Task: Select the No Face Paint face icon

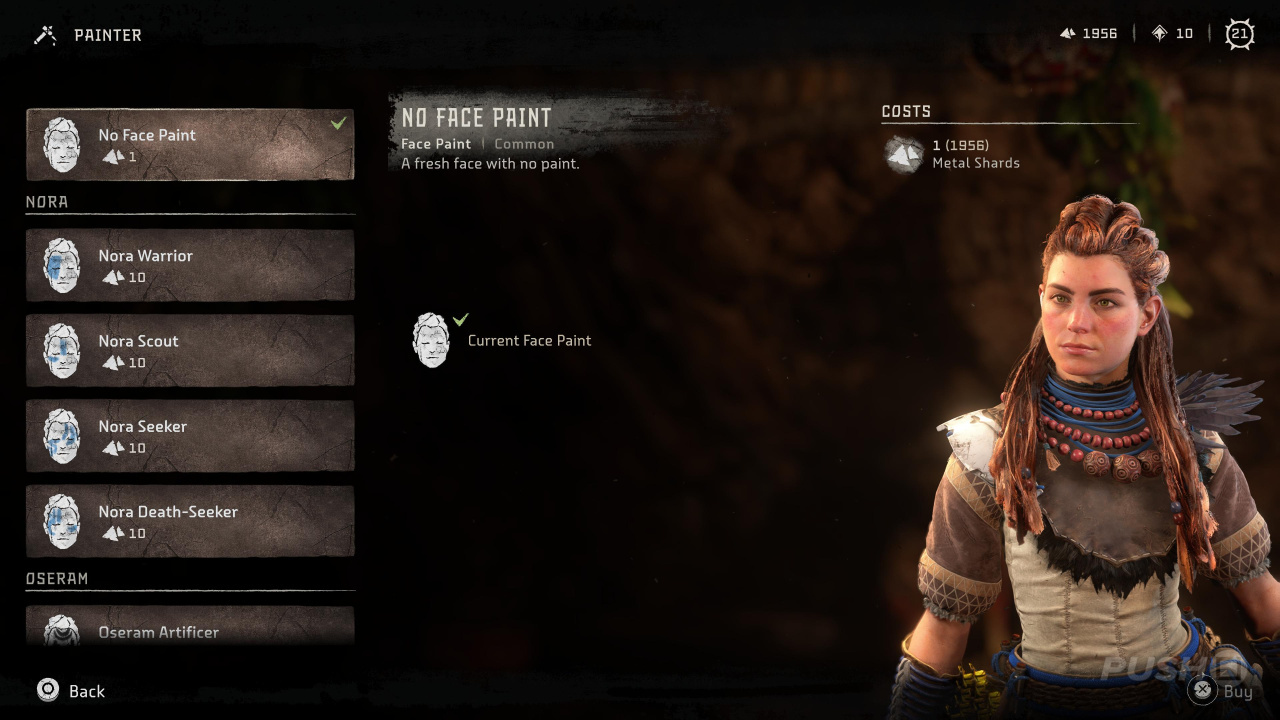Action: 61,144
